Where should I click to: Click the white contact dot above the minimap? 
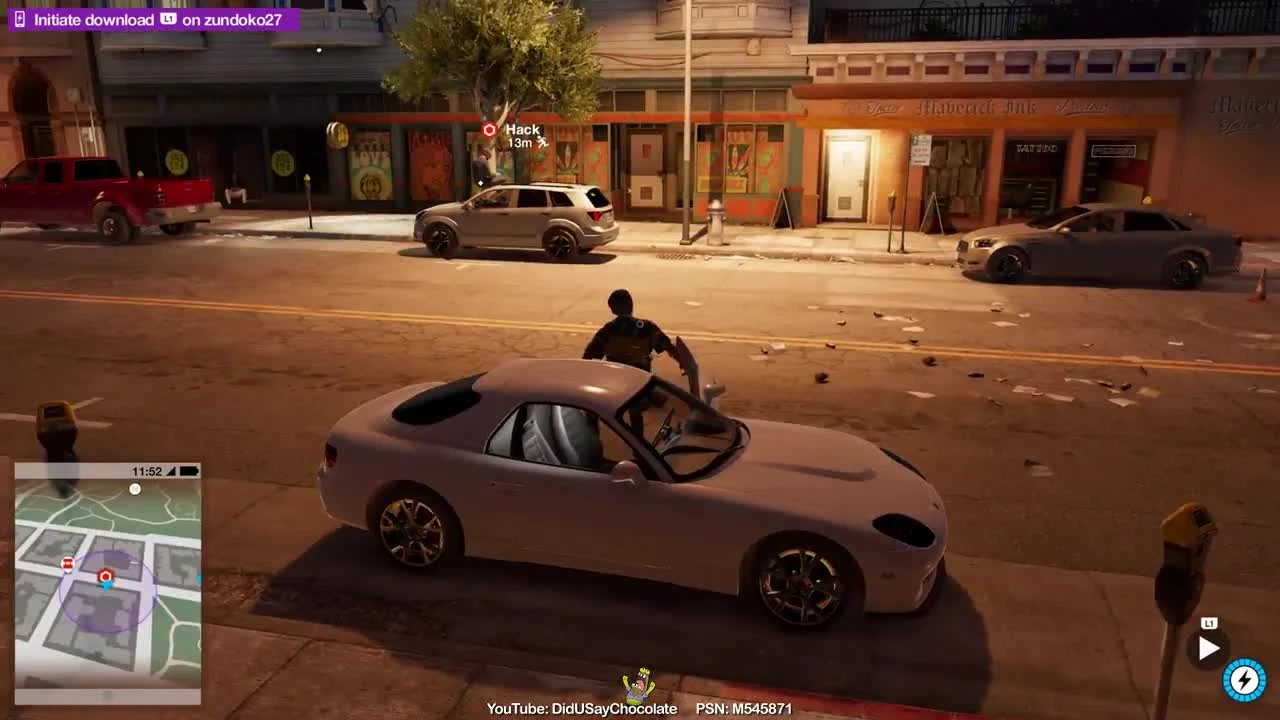coord(134,489)
